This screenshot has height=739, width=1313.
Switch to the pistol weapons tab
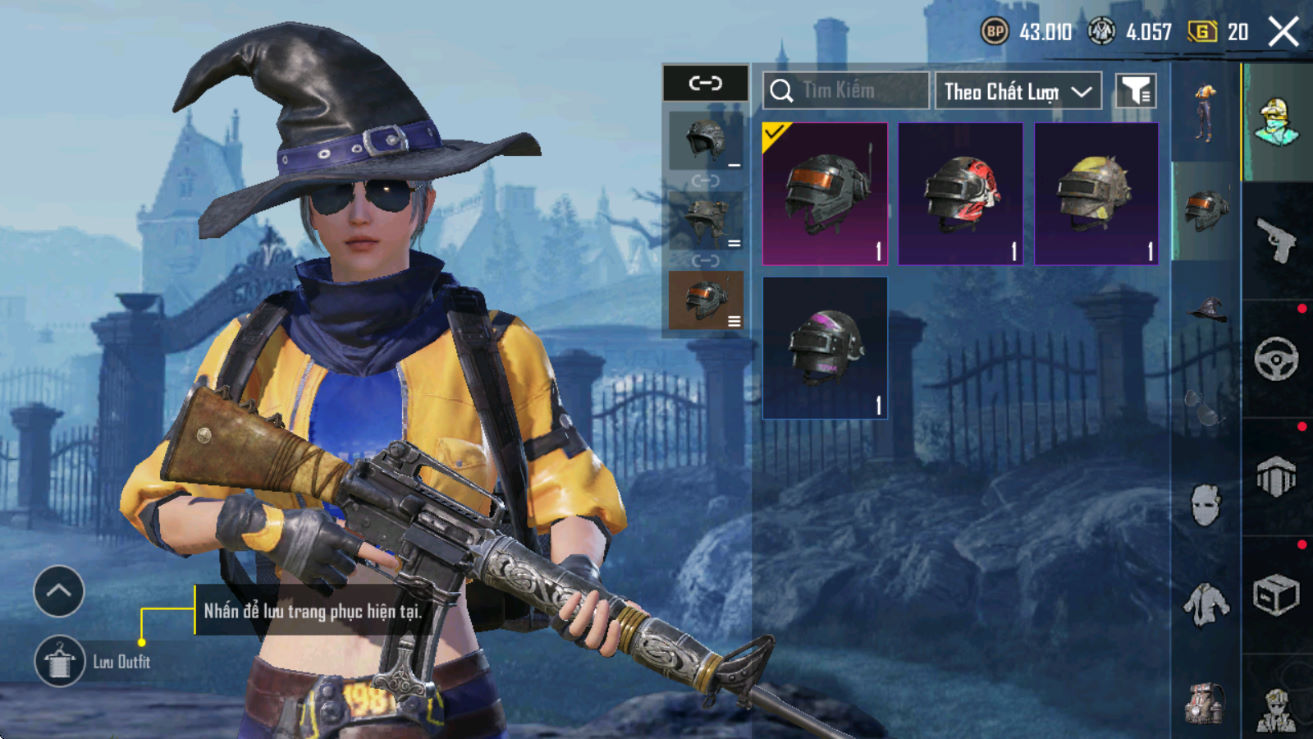click(1276, 240)
